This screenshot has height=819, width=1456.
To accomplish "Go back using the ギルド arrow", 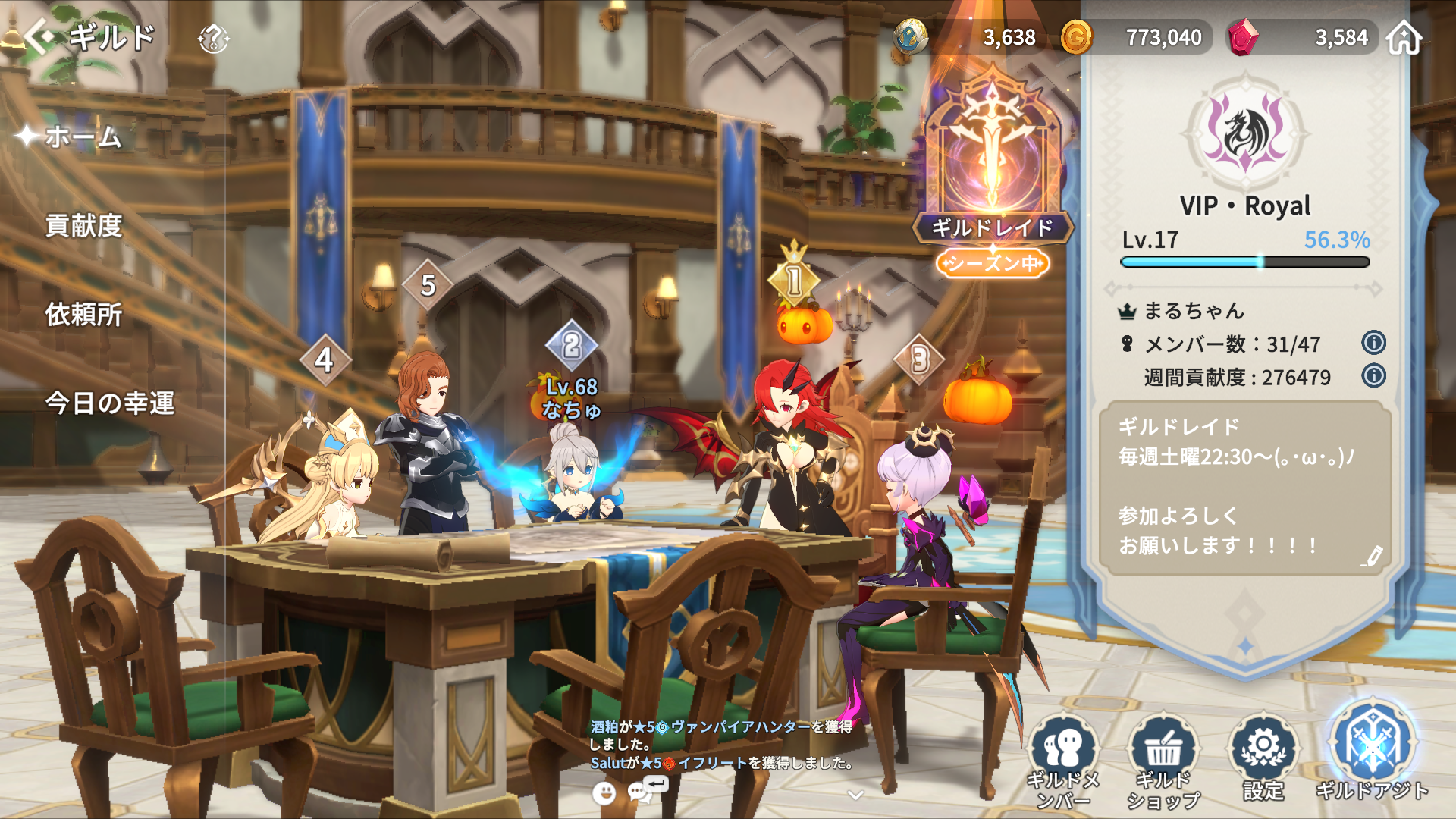I will click(39, 36).
